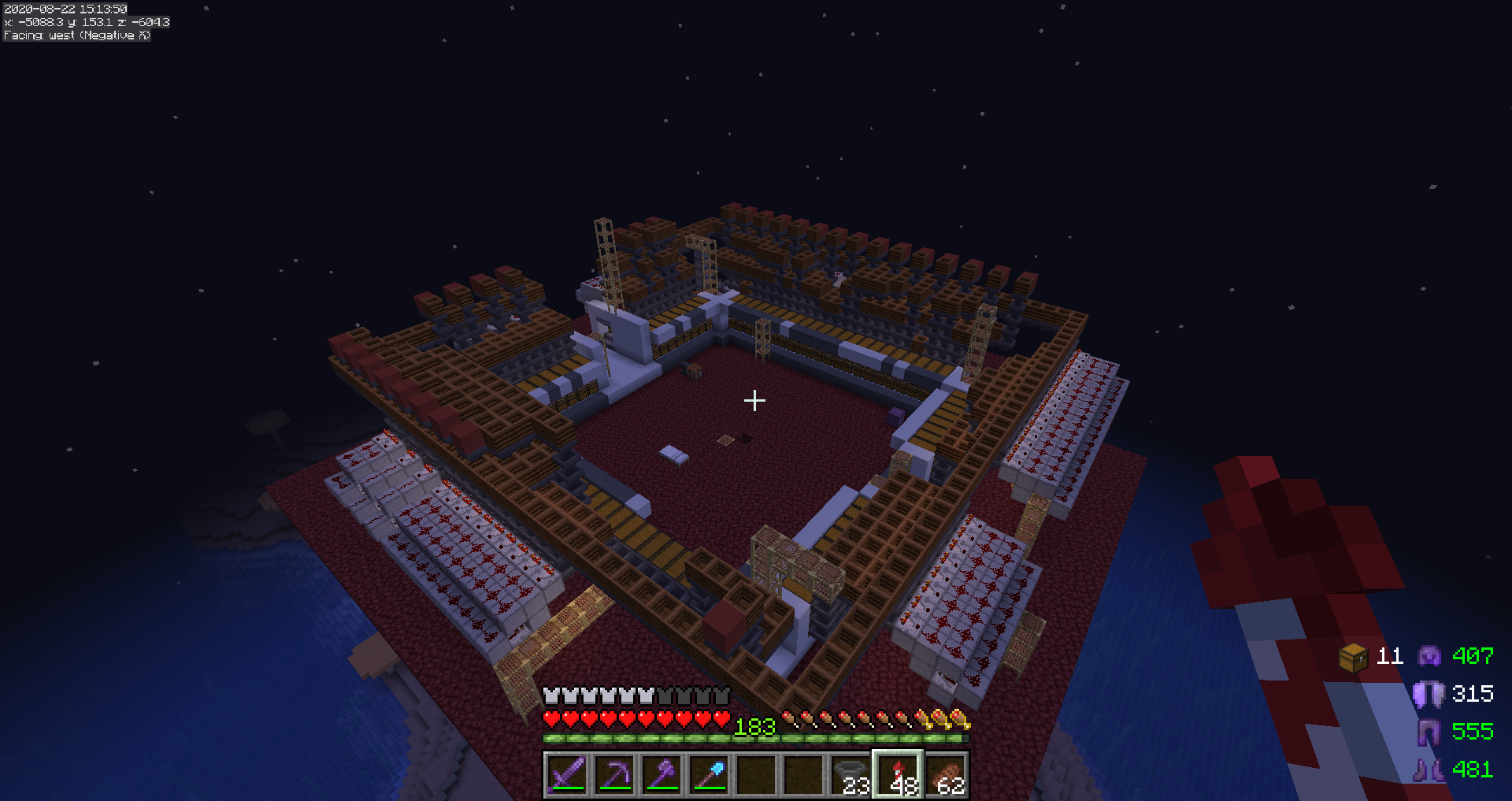1512x801 pixels.
Task: Click the netherite boots durability icon
Action: click(x=1429, y=769)
